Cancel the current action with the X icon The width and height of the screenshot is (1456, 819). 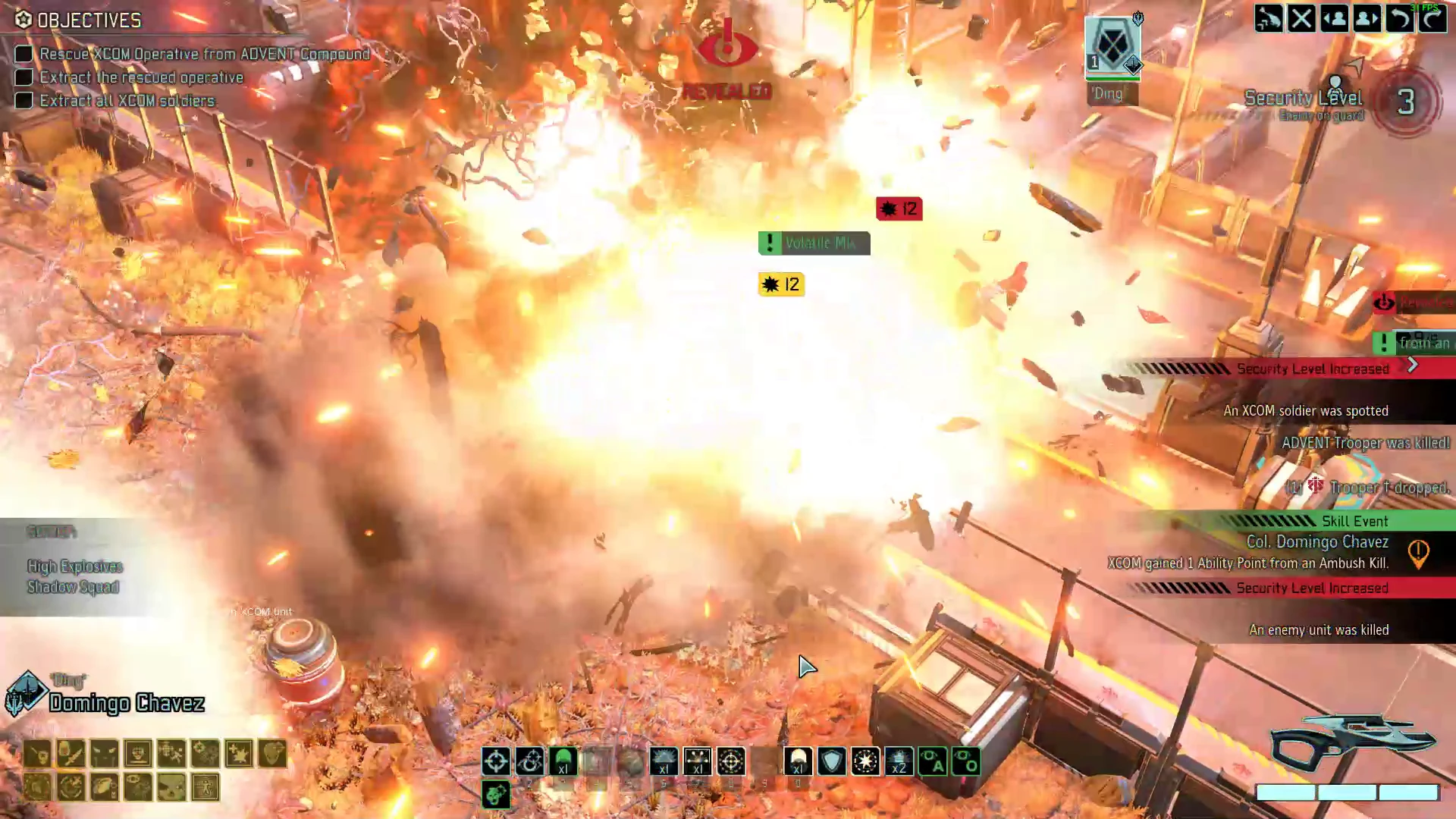[x=1301, y=18]
